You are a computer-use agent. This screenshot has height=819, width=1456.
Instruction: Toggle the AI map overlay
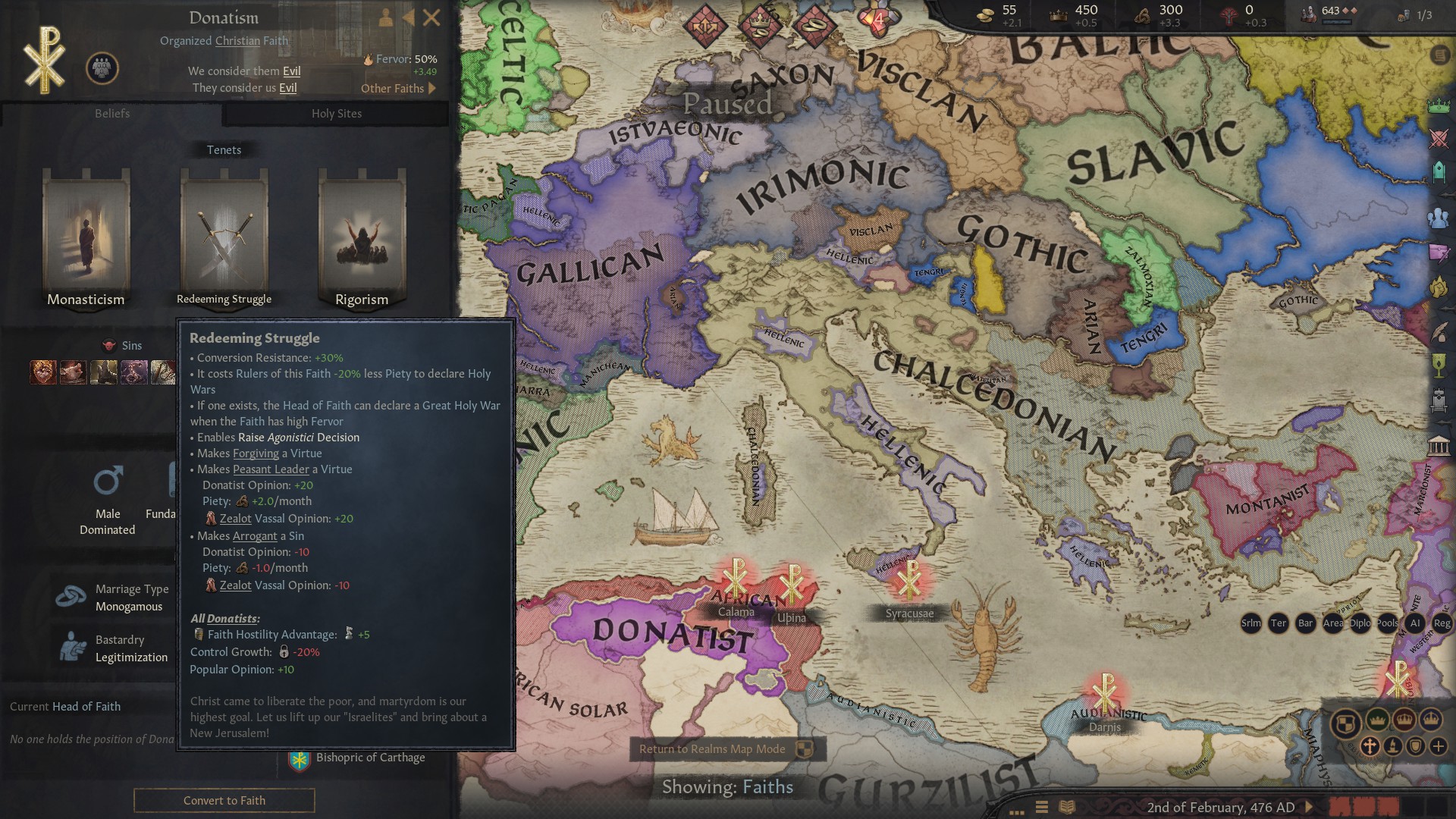1415,623
